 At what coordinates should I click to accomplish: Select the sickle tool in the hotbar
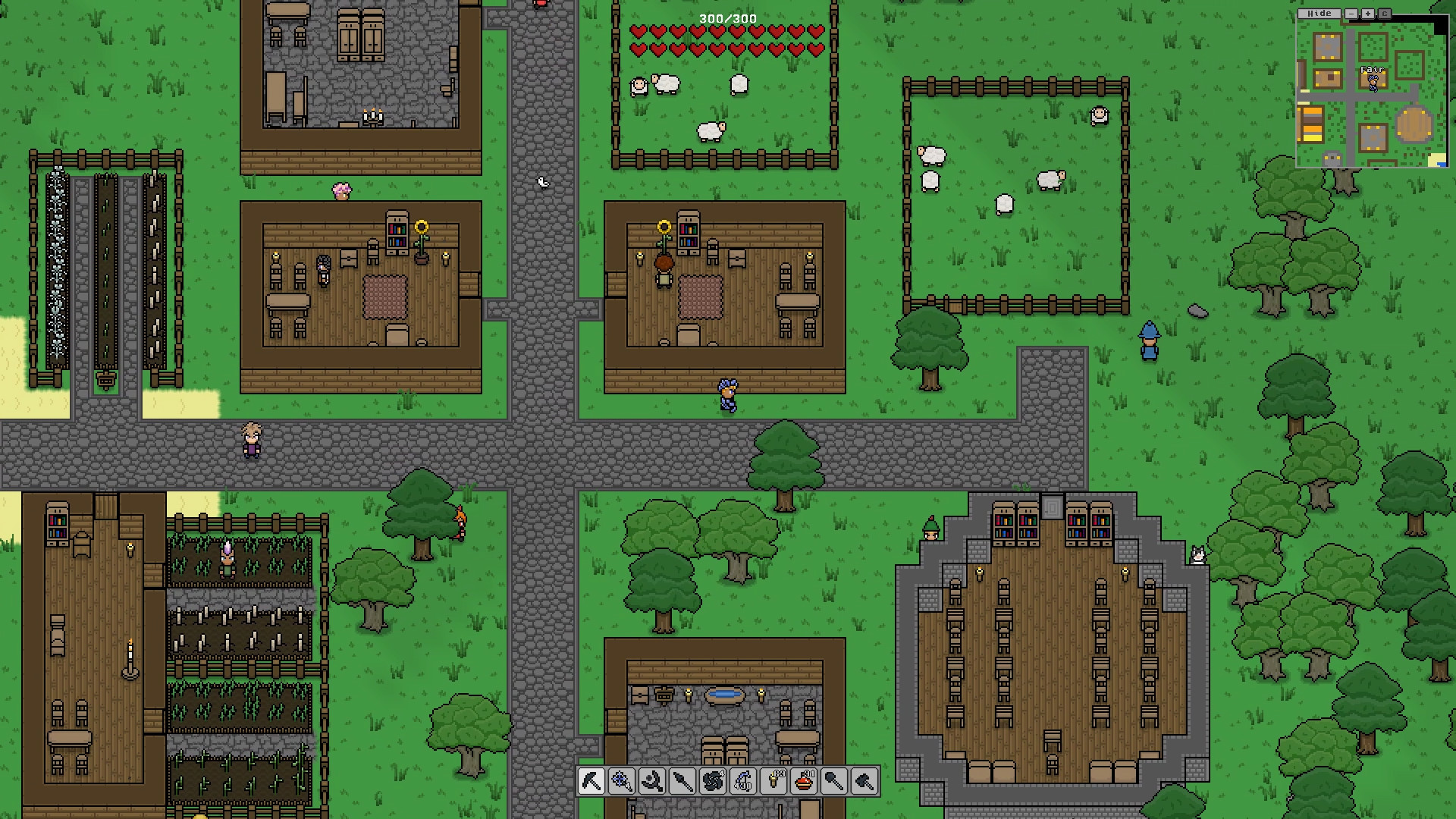(x=653, y=782)
